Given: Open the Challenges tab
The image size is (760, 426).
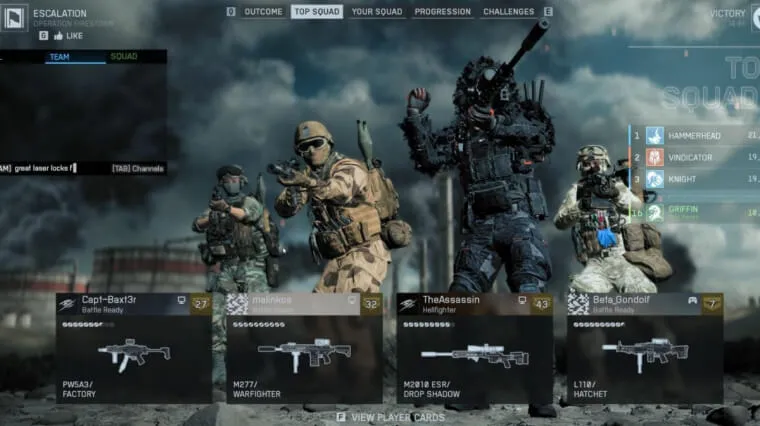Looking at the screenshot, I should [508, 12].
